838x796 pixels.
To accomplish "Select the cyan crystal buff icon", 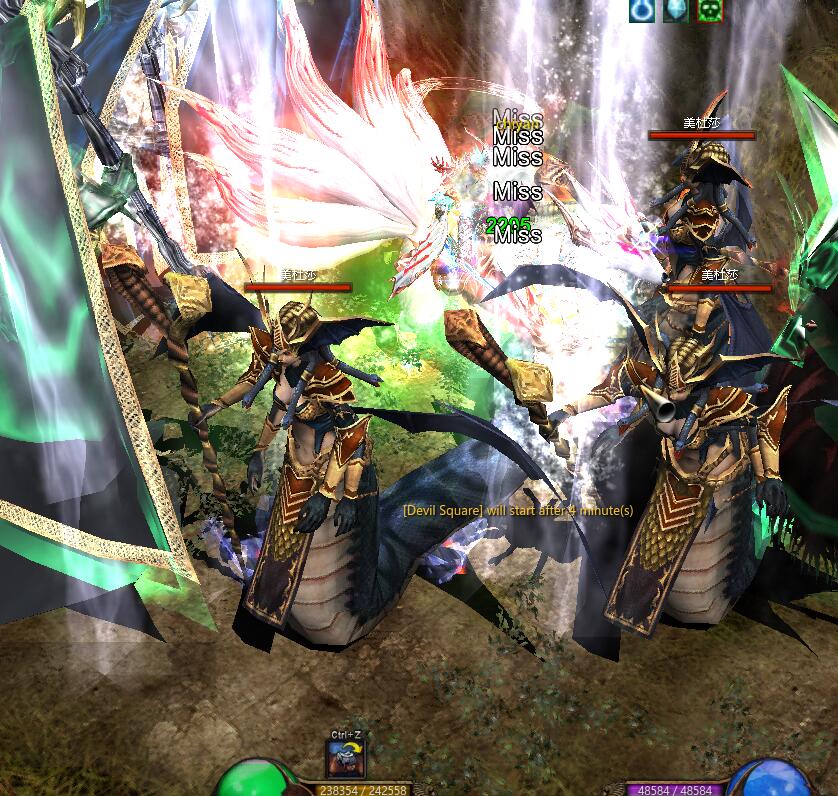I will pos(674,10).
